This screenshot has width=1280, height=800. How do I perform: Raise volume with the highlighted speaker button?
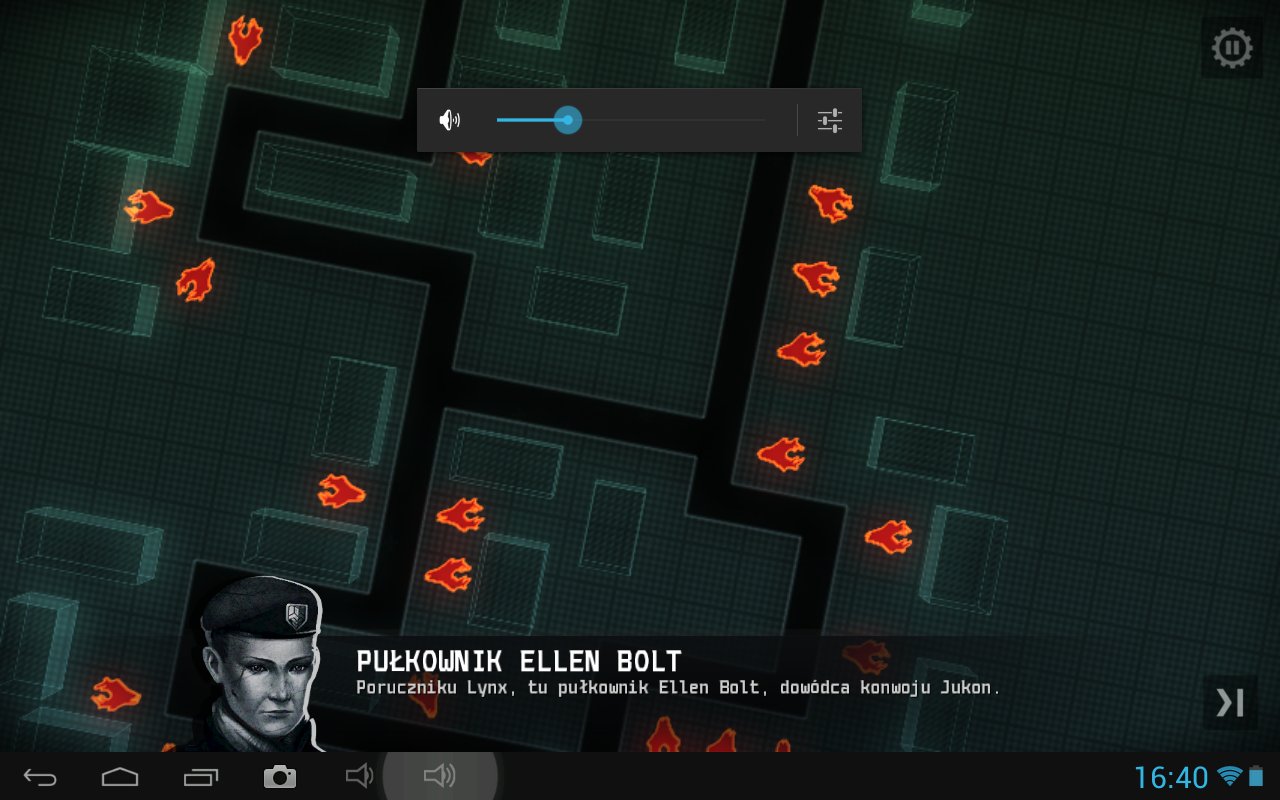click(x=440, y=776)
